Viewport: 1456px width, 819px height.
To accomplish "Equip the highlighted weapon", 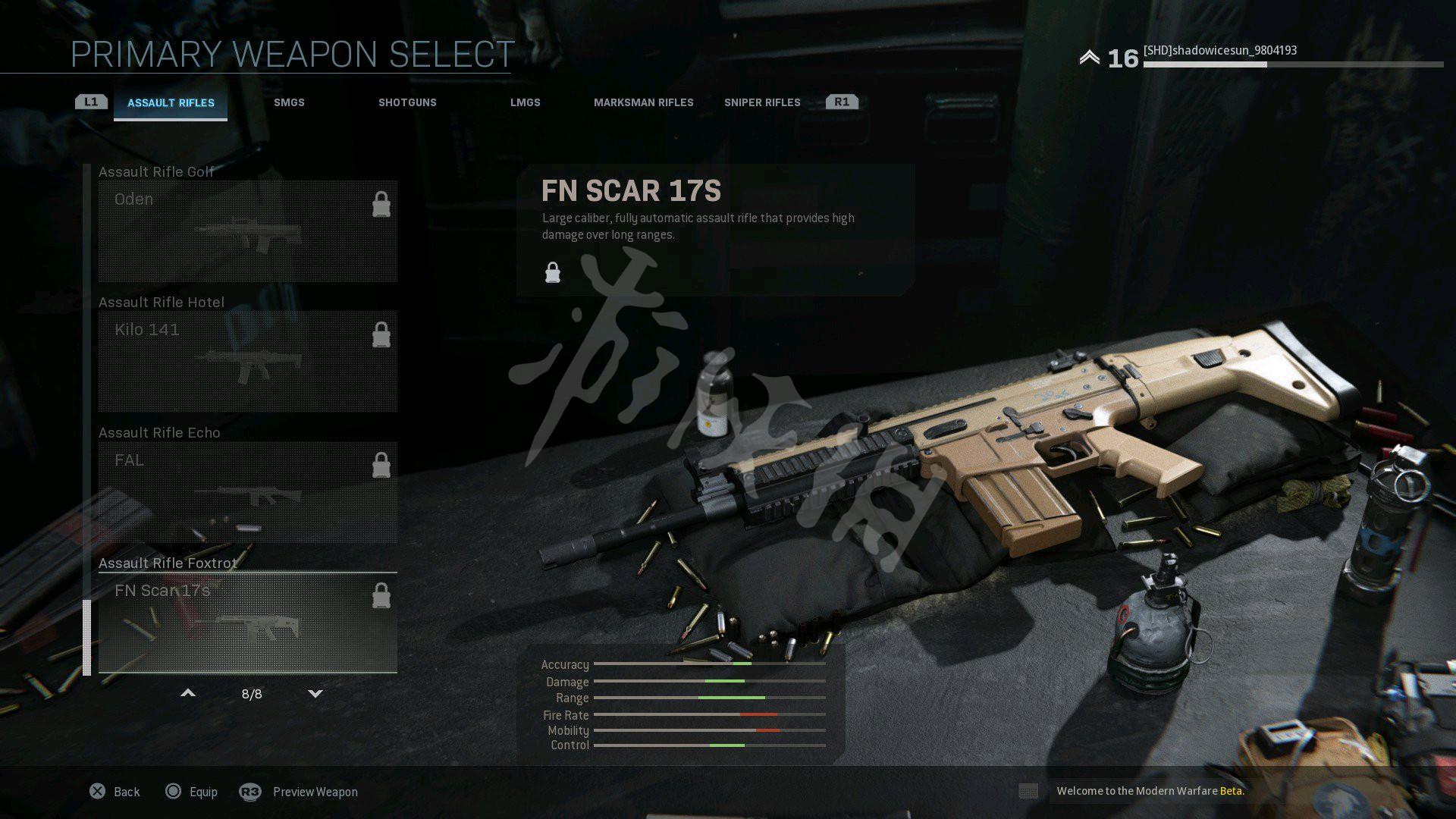I will click(x=192, y=792).
